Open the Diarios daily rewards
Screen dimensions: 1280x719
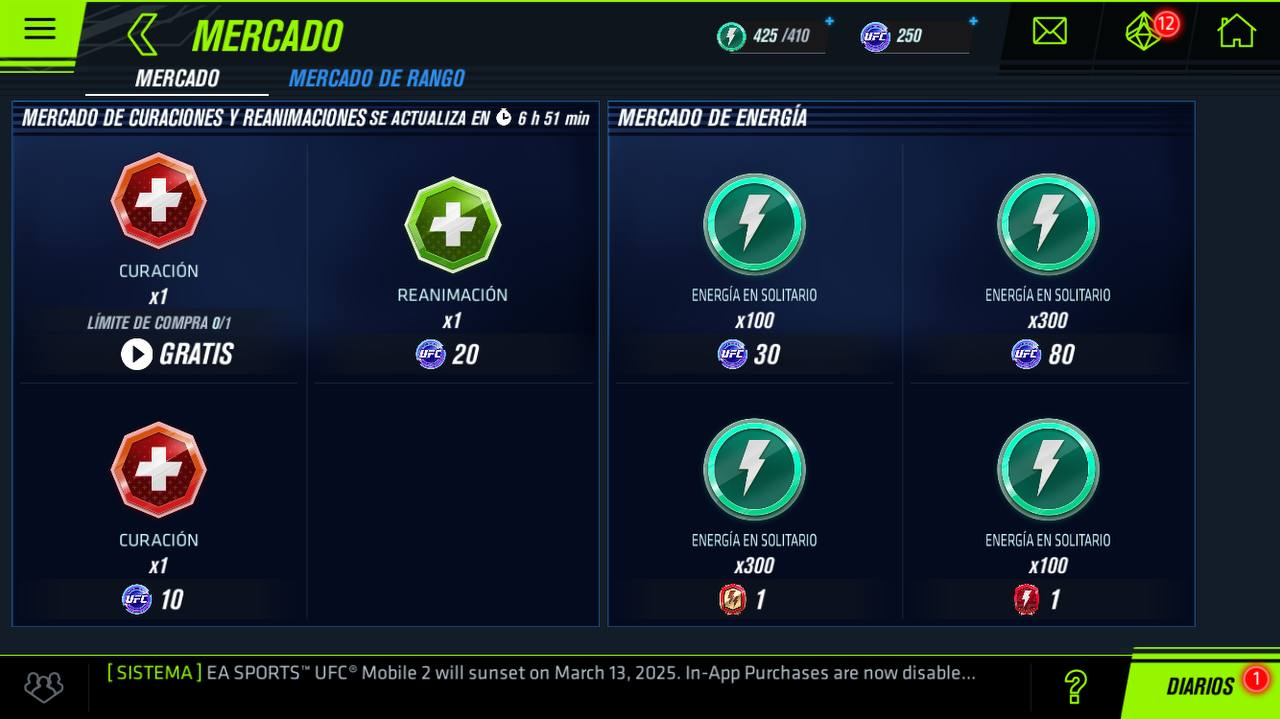pyautogui.click(x=1200, y=686)
